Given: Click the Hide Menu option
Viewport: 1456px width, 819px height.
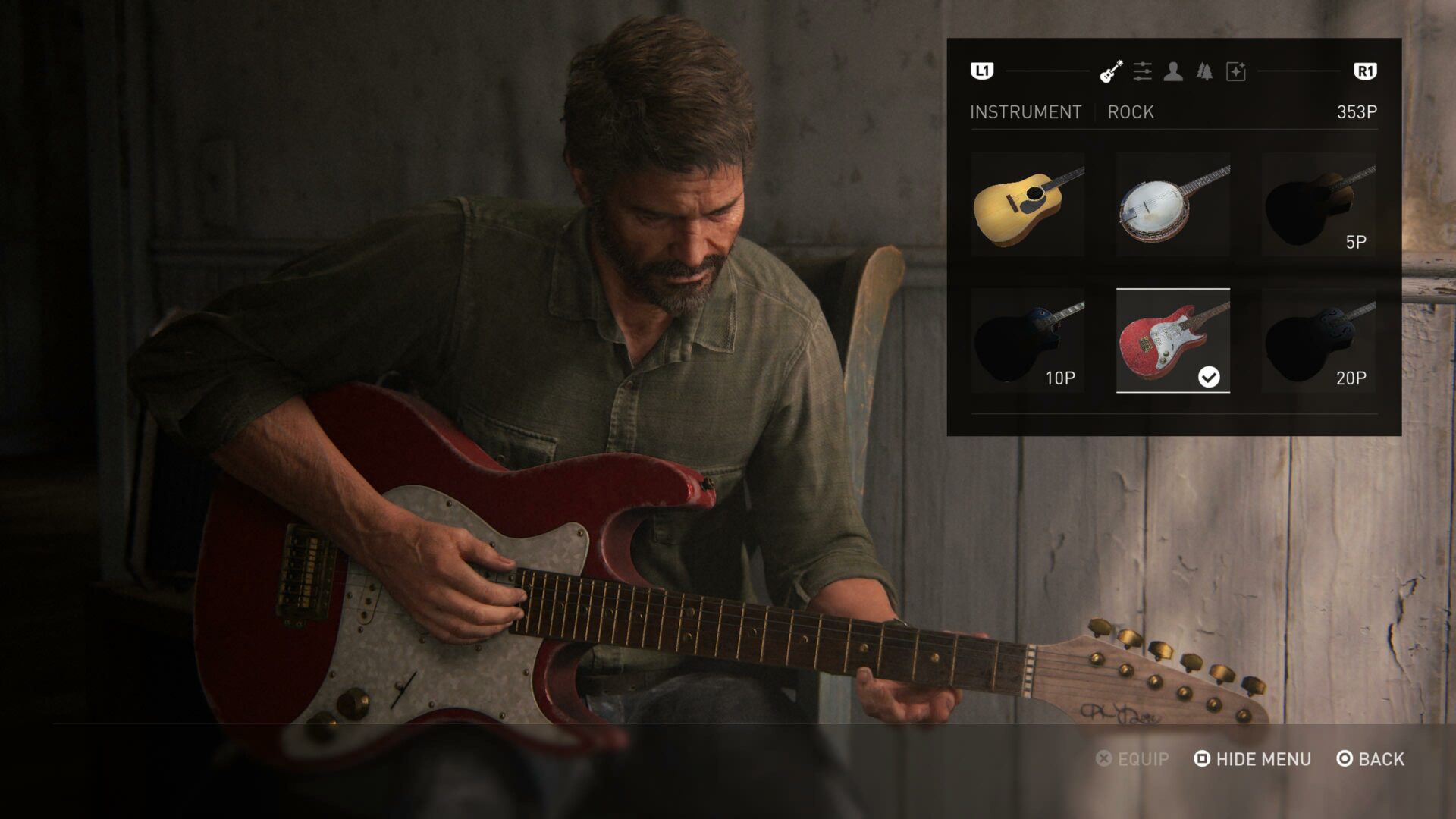Looking at the screenshot, I should pyautogui.click(x=1253, y=759).
